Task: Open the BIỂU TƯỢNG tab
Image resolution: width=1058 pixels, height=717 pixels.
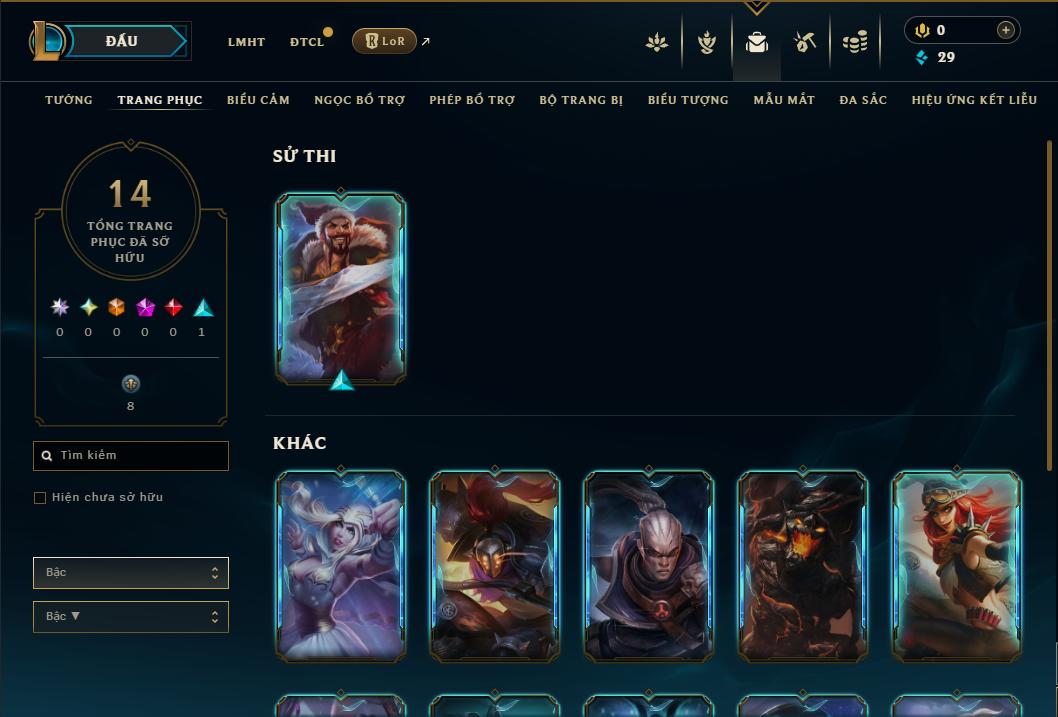Action: [x=688, y=100]
